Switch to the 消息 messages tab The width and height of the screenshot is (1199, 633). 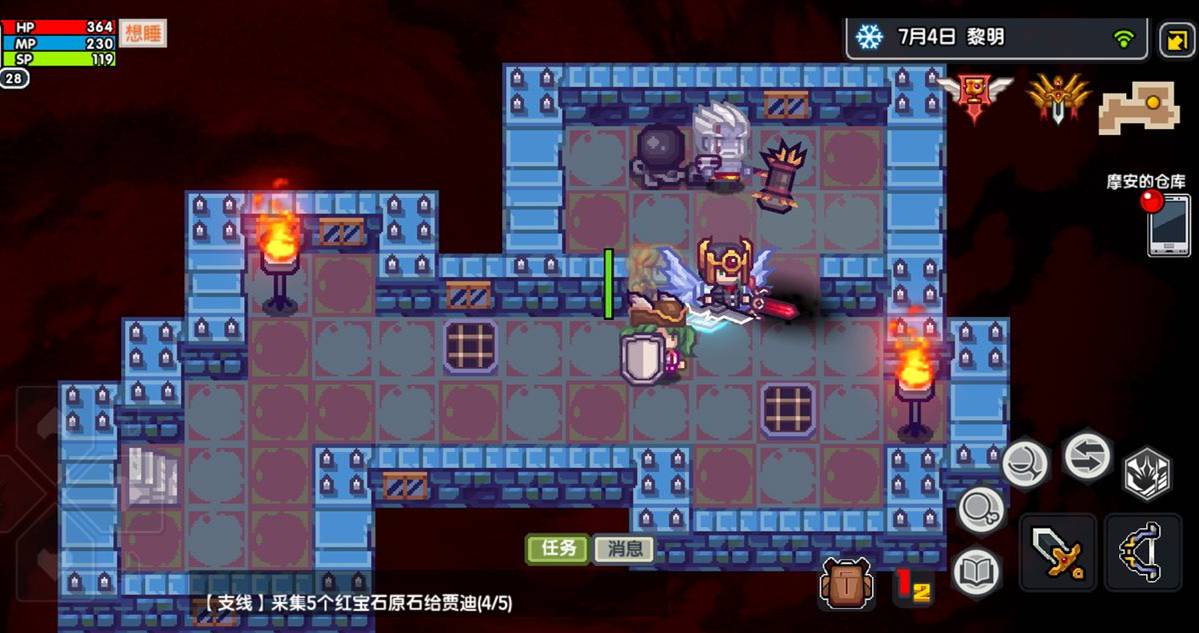pyautogui.click(x=624, y=548)
